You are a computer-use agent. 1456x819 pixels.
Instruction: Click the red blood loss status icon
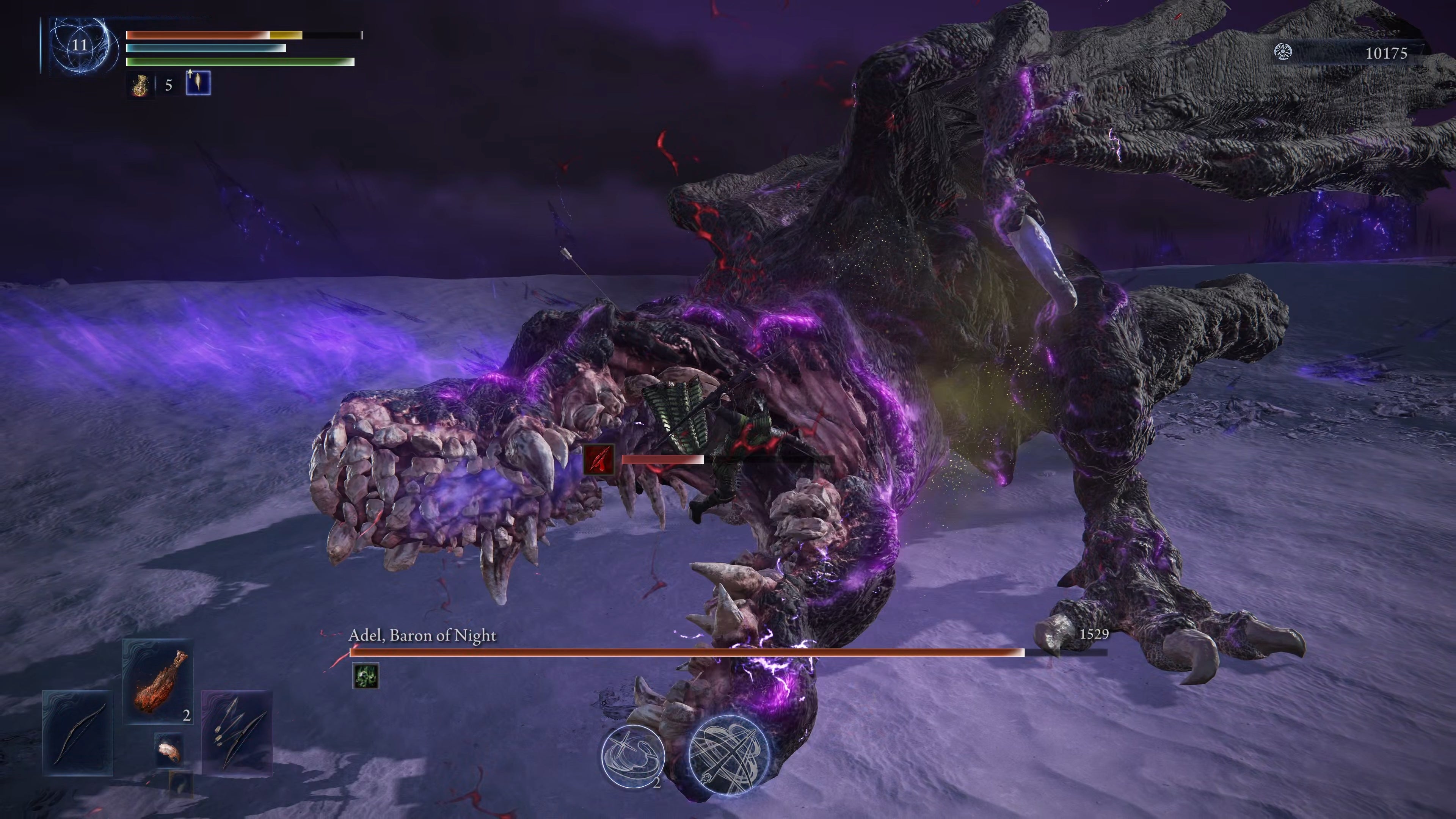click(599, 460)
